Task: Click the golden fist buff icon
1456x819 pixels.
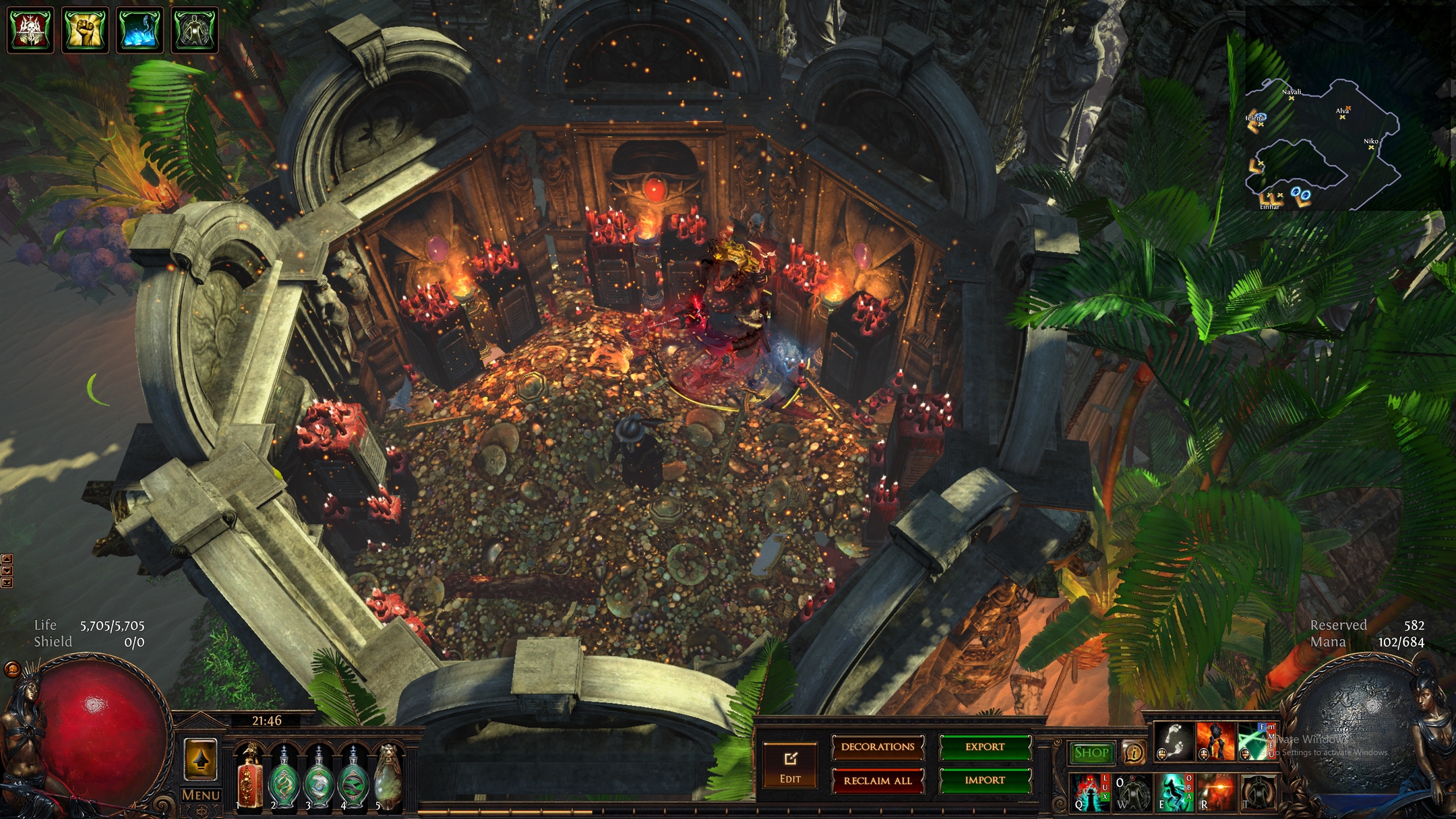Action: (x=85, y=30)
